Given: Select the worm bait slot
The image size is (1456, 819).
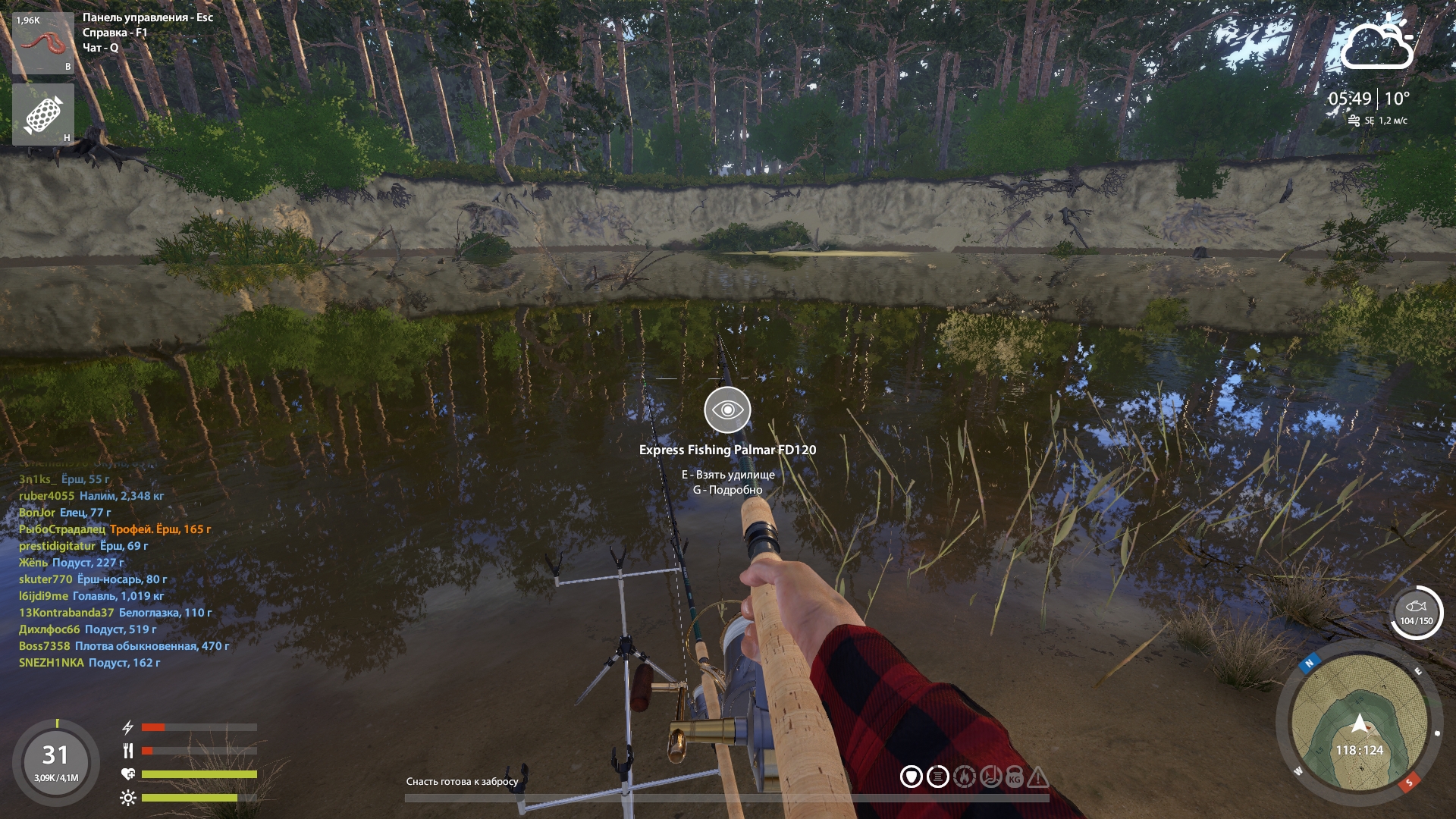Looking at the screenshot, I should (x=42, y=42).
